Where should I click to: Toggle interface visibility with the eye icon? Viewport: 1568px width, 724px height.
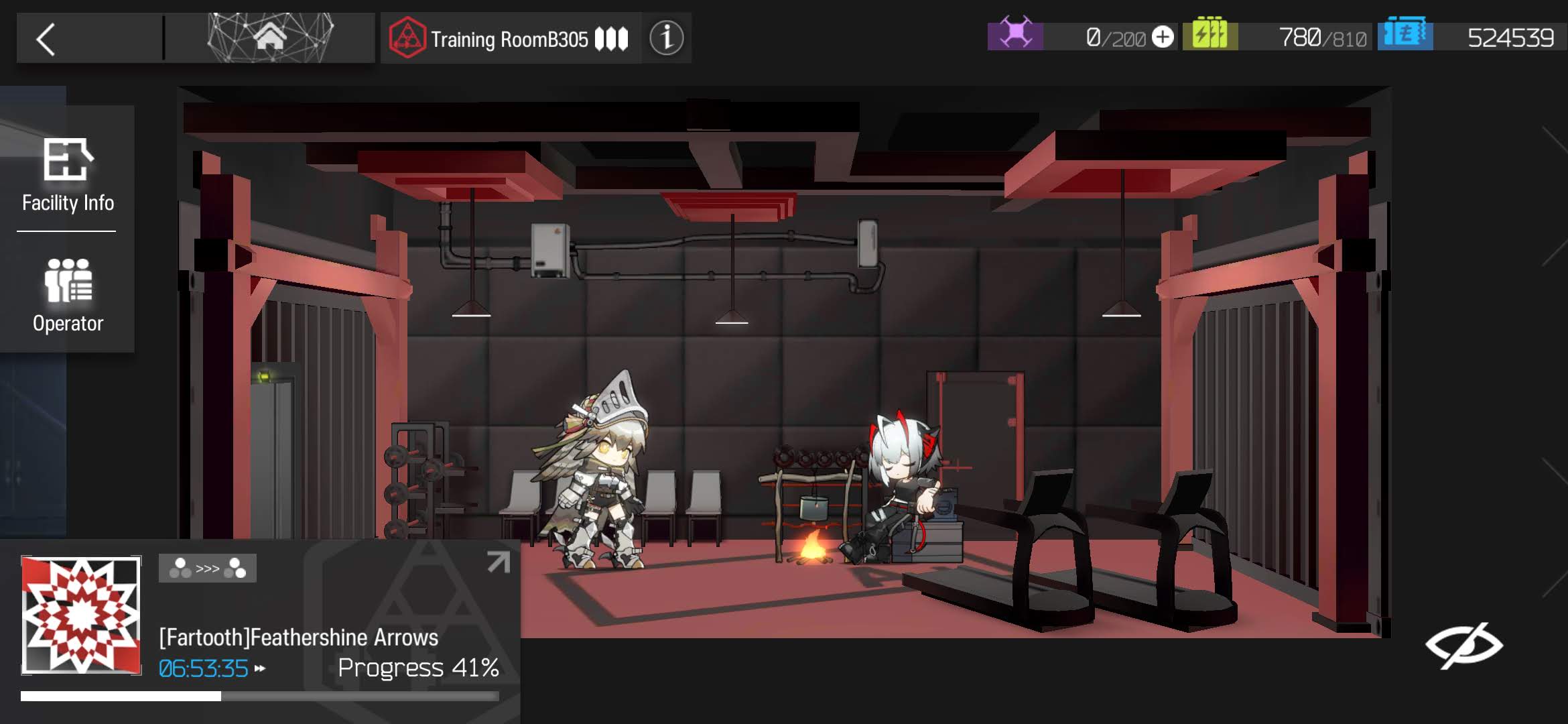pos(1463,646)
